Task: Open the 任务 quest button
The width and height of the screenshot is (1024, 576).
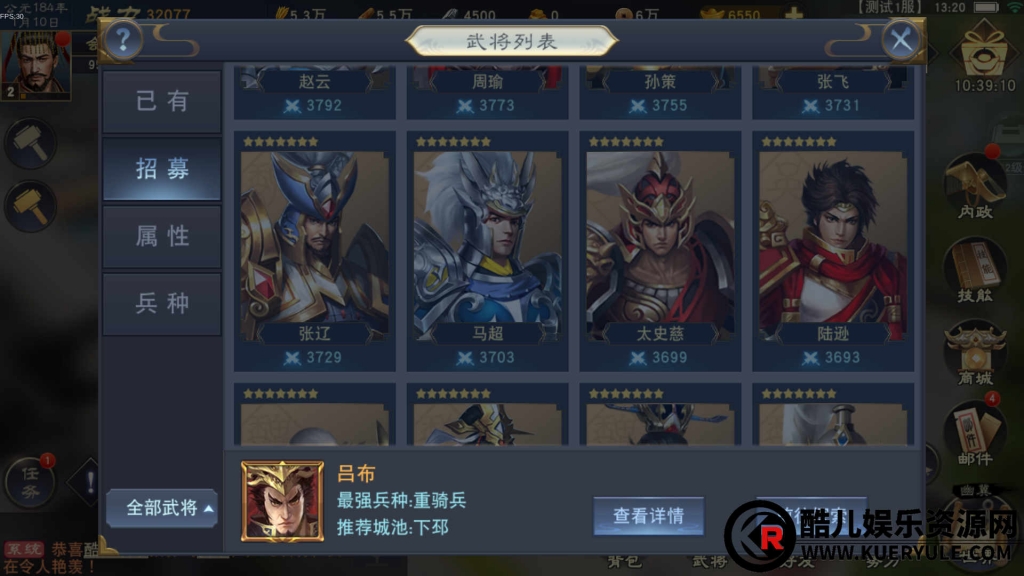Action: point(29,483)
